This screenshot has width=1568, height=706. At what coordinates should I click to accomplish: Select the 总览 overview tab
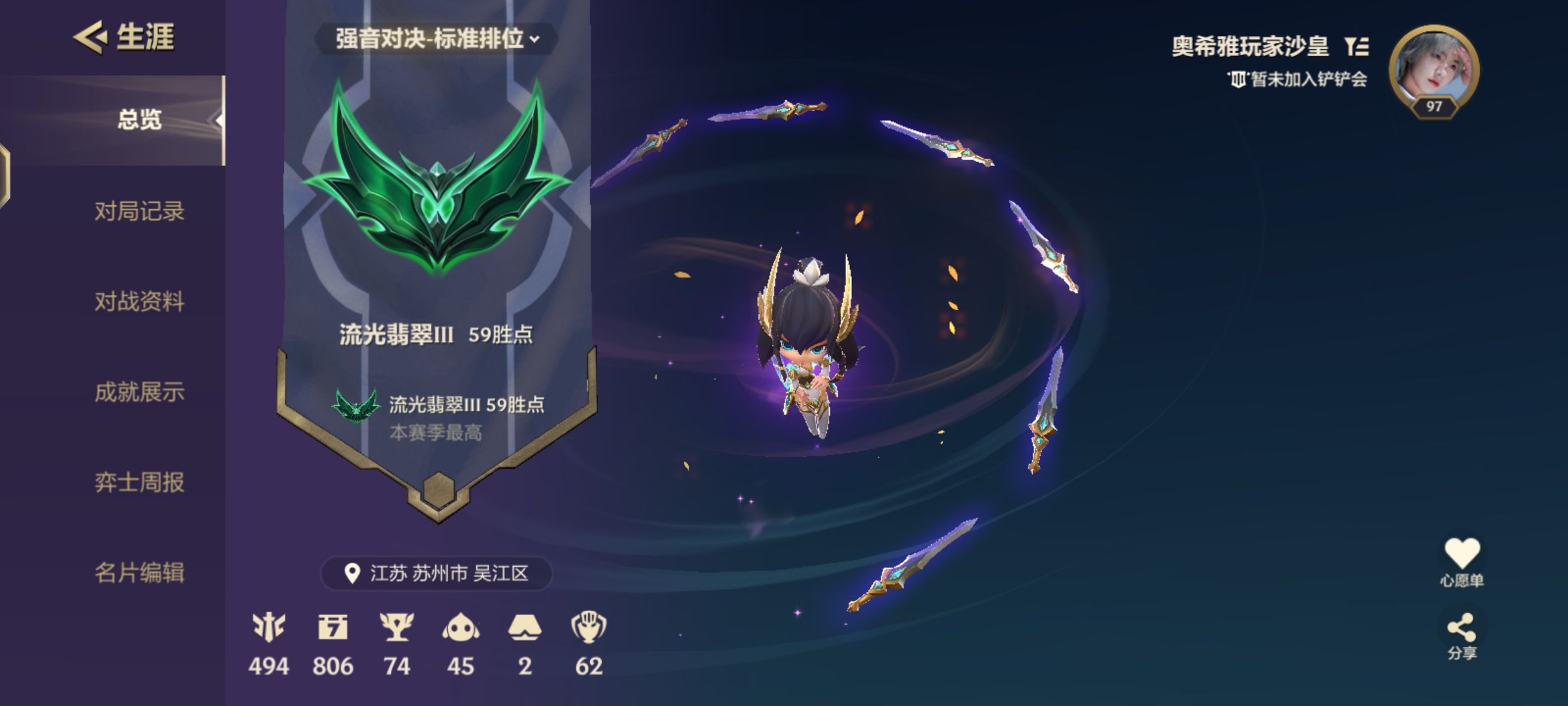tap(139, 120)
